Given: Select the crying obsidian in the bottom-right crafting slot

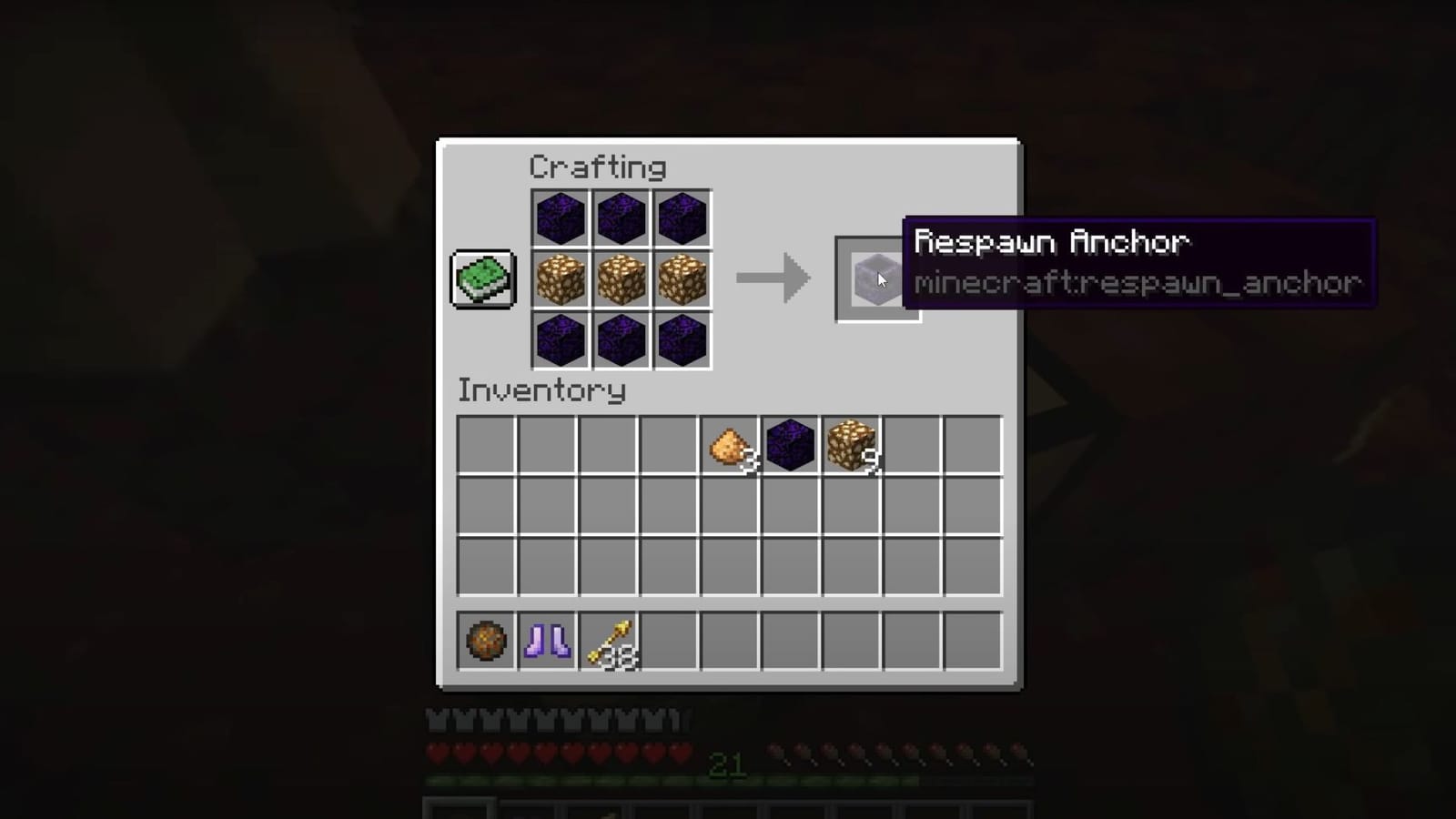Looking at the screenshot, I should [682, 341].
